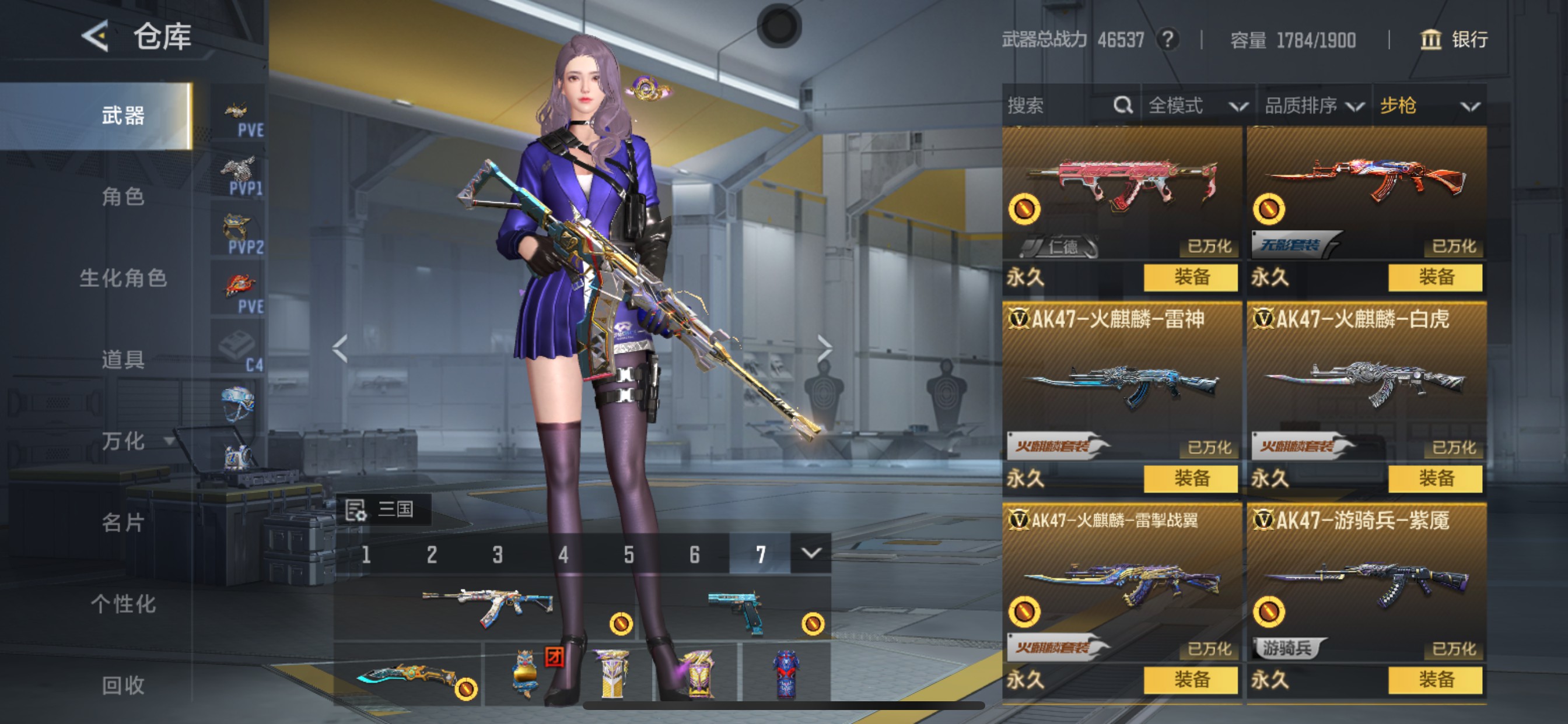Open the 三国 loadout settings
Viewport: 1568px width, 724px height.
[383, 509]
